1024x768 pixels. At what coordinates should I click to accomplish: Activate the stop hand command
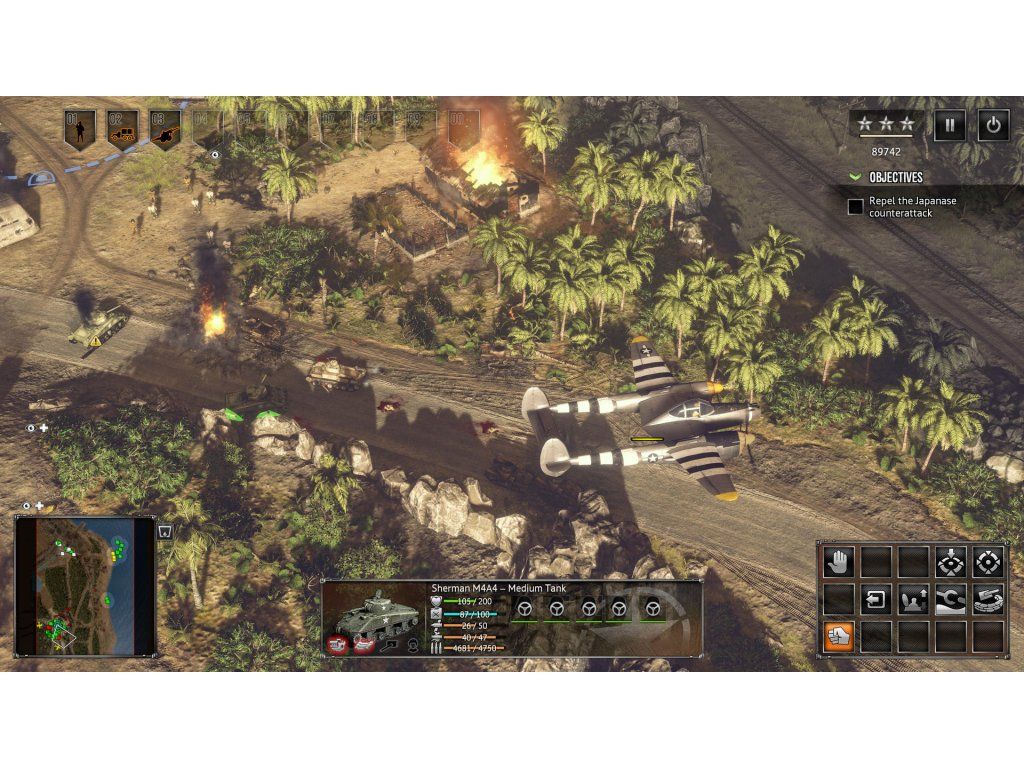[838, 562]
